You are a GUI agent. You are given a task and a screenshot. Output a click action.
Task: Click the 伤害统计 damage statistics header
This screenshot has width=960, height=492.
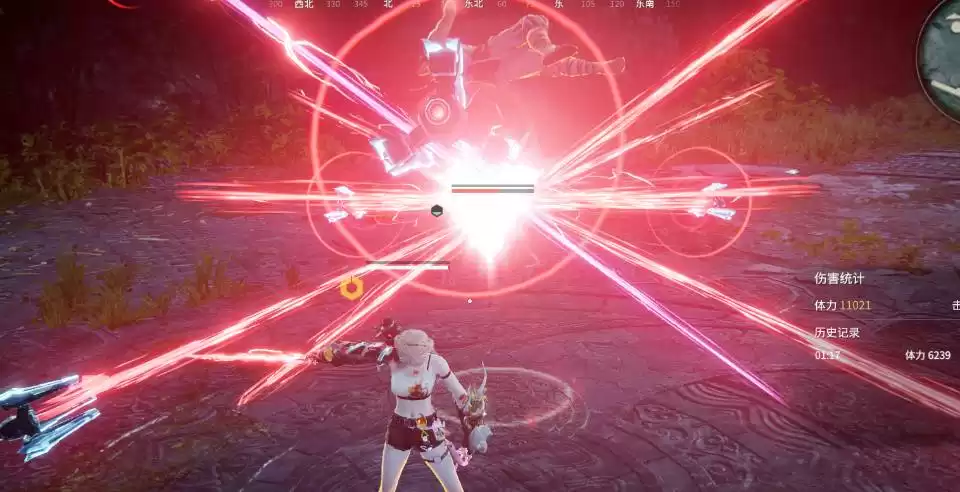pyautogui.click(x=839, y=278)
